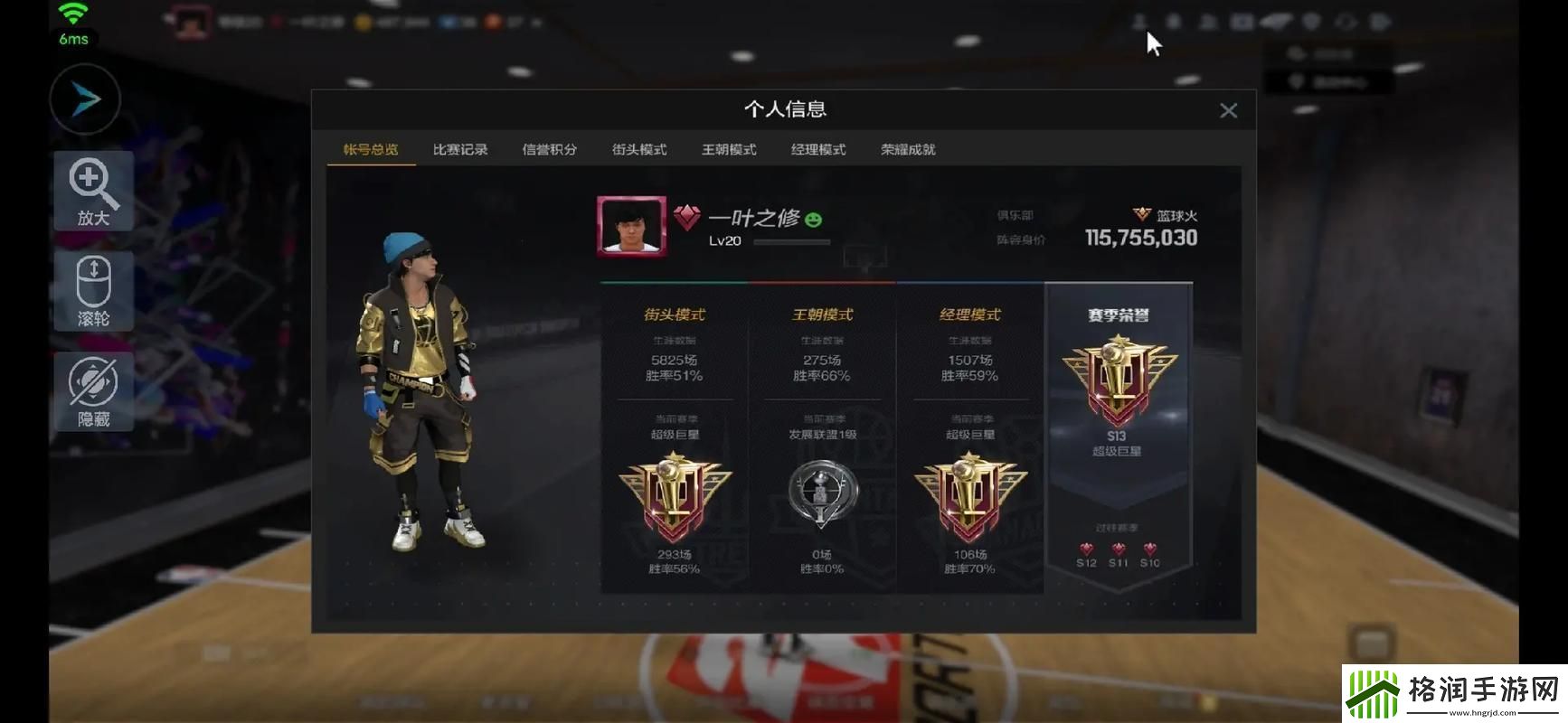Switch to the 比赛记录 tab

pos(459,149)
